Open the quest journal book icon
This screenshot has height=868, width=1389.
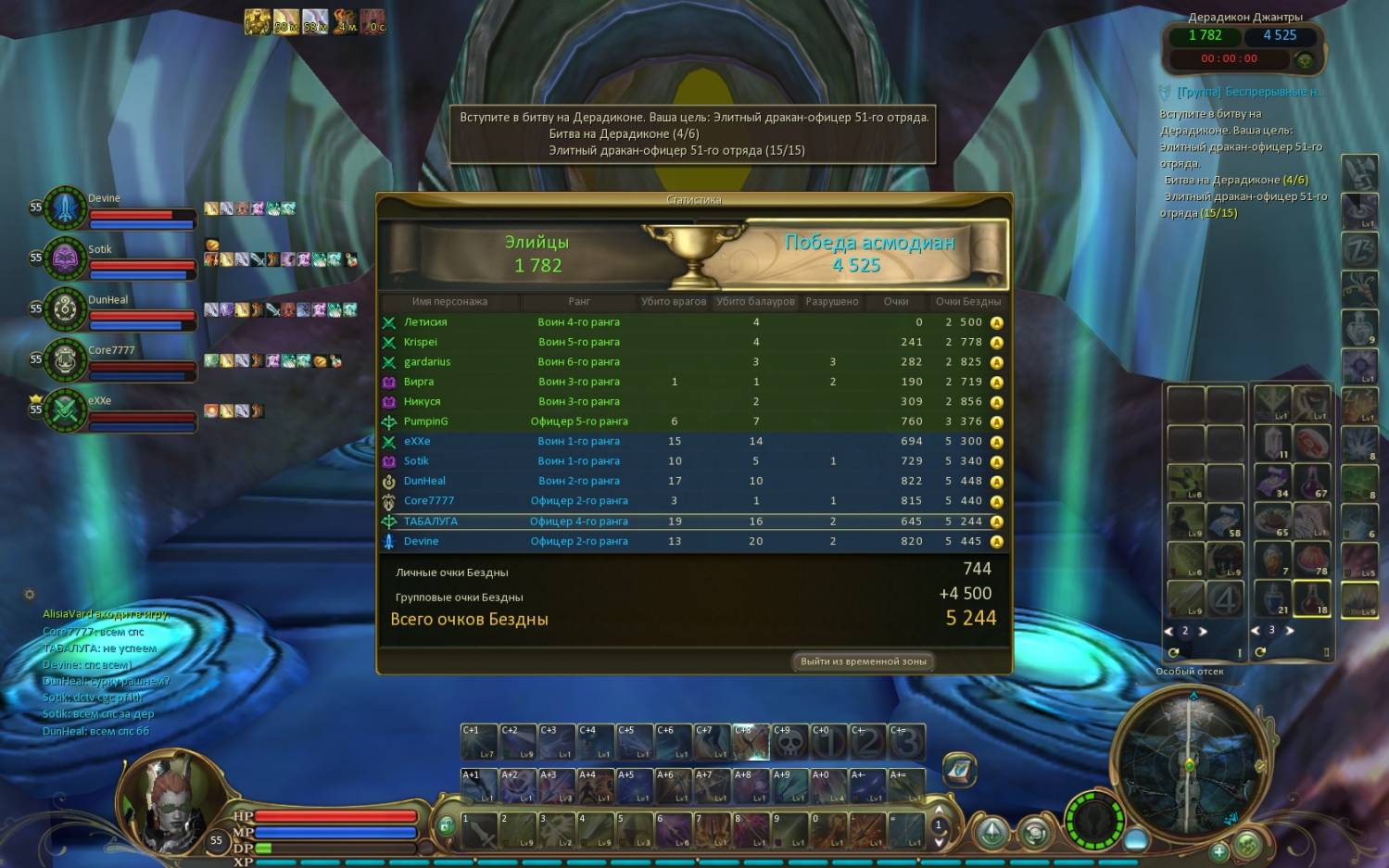coord(959,768)
